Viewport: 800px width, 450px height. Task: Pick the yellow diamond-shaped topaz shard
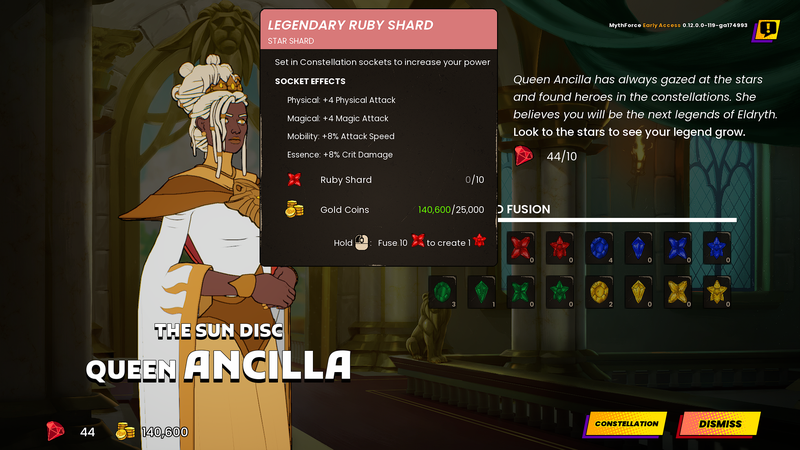(x=639, y=291)
